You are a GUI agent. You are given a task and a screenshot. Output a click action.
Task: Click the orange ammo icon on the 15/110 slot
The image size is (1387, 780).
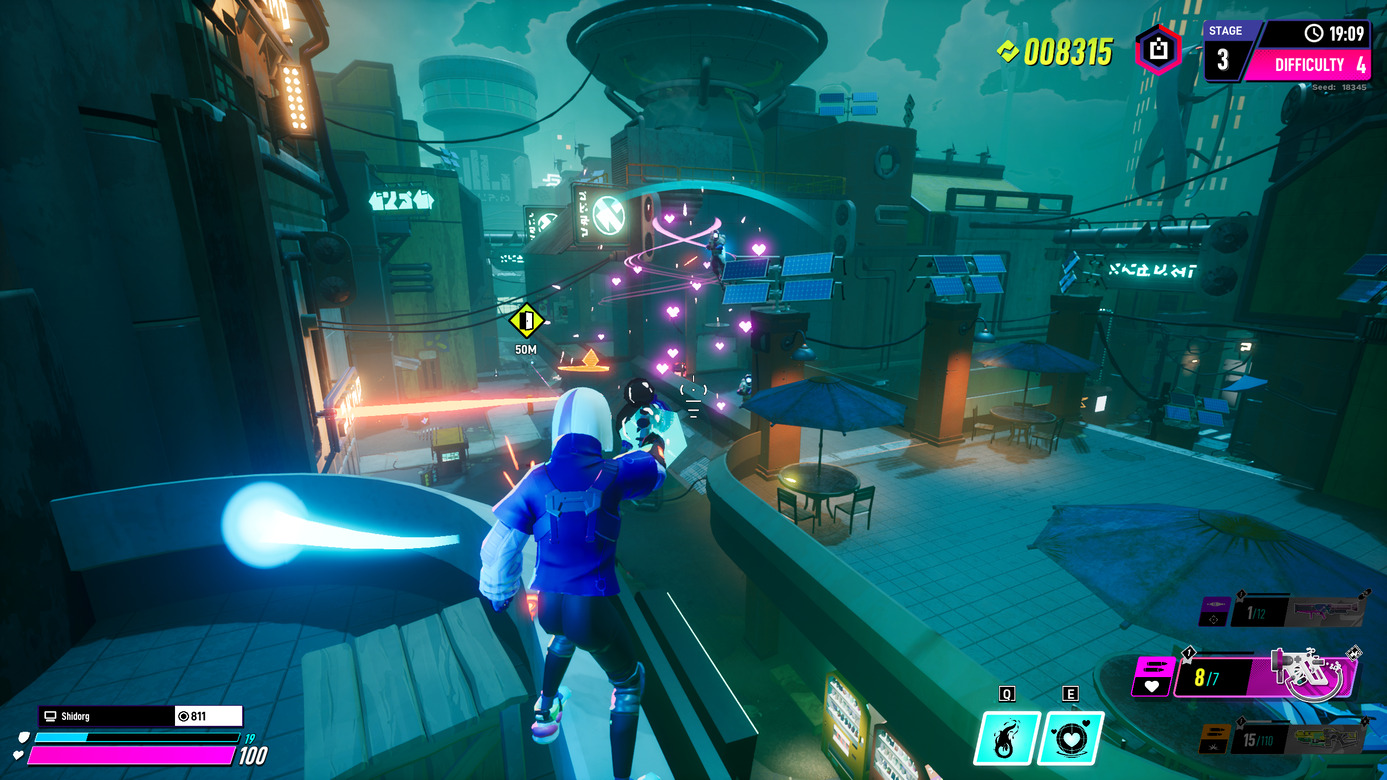click(x=1213, y=733)
